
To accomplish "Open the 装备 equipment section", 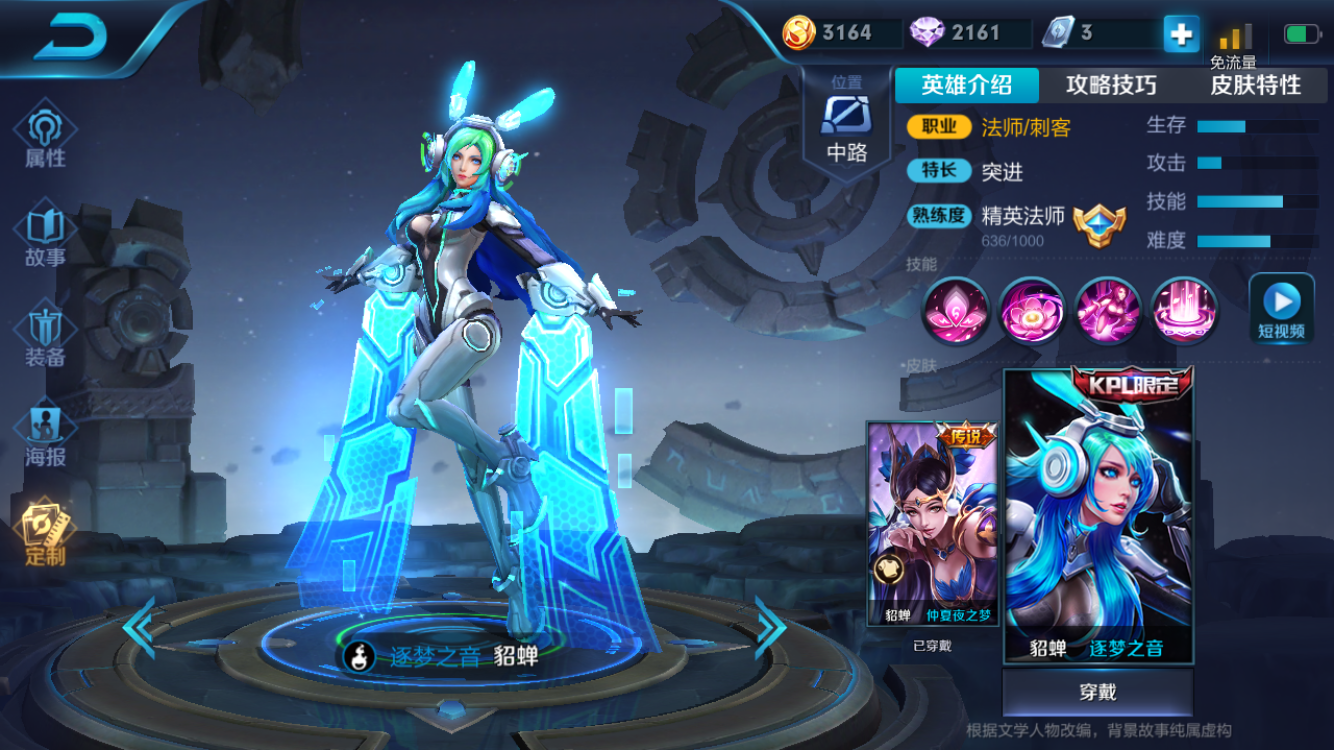I will (x=45, y=335).
